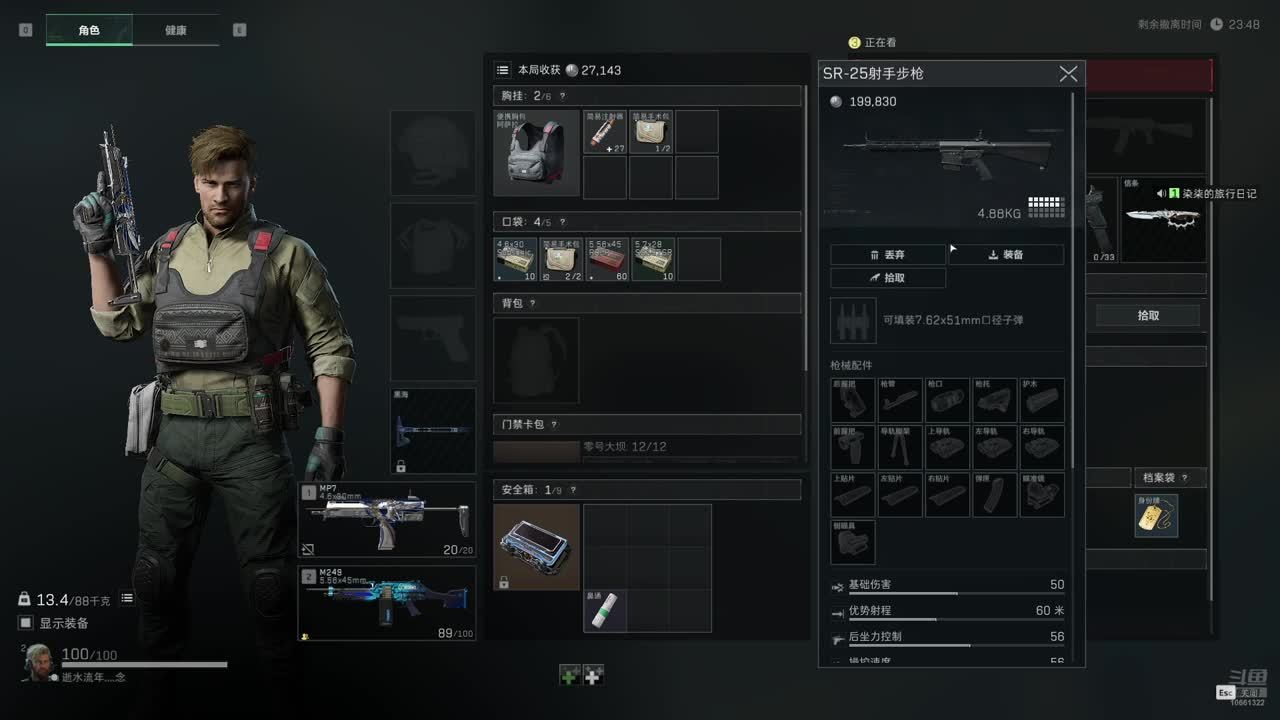1280x720 pixels.
Task: Toggle the 显示装备 show equipment checkbox
Action: pos(26,623)
